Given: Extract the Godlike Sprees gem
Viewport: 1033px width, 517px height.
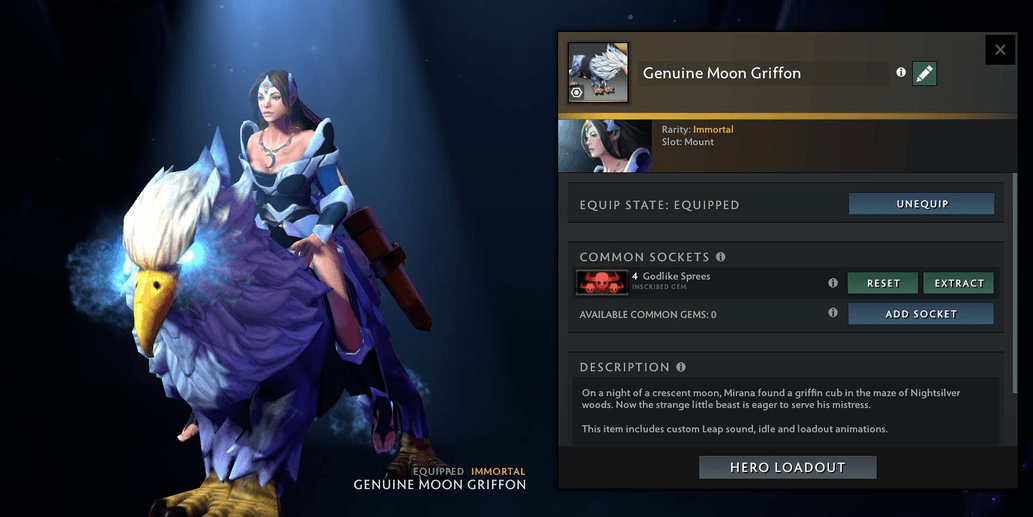Looking at the screenshot, I should pyautogui.click(x=959, y=283).
